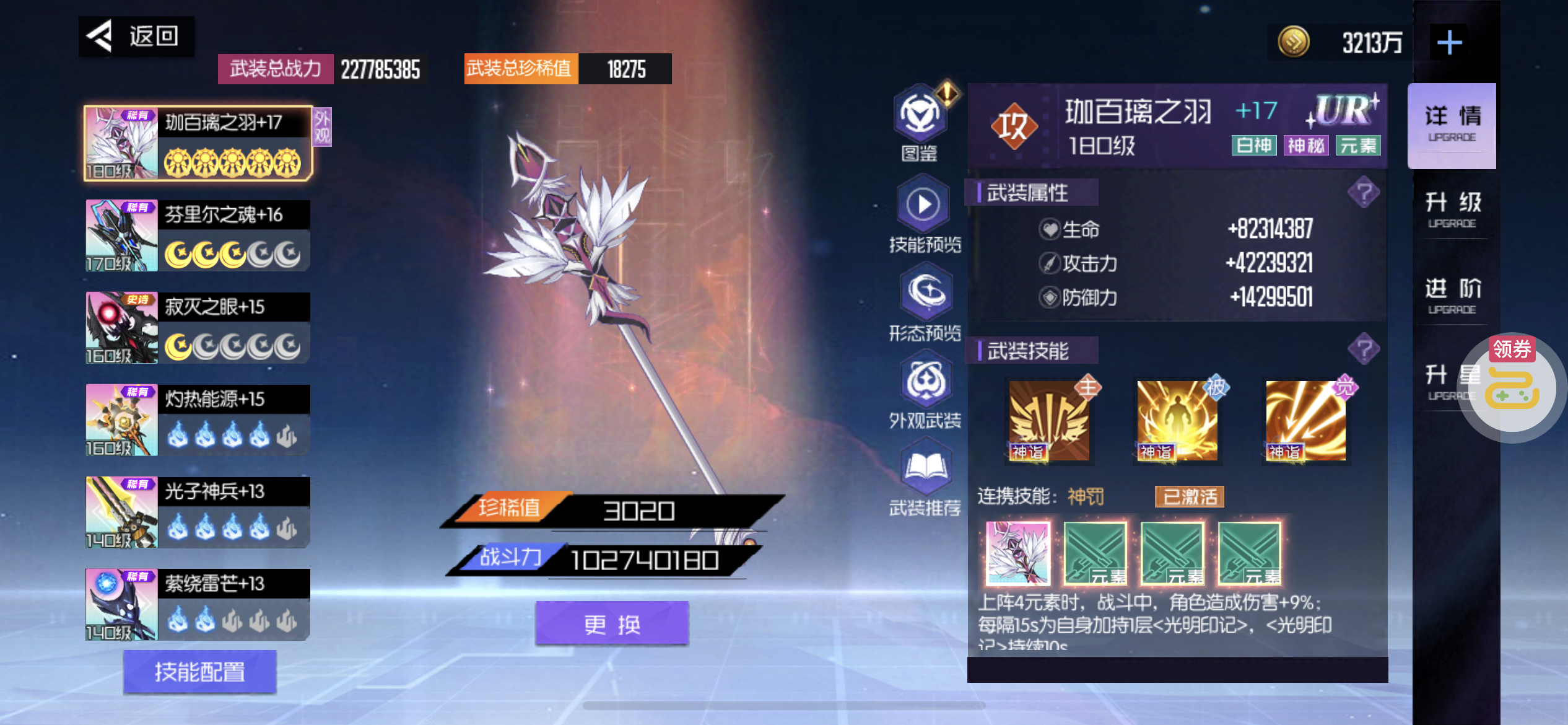Tap the 更换 replace button
The width and height of the screenshot is (1568, 725).
(612, 624)
